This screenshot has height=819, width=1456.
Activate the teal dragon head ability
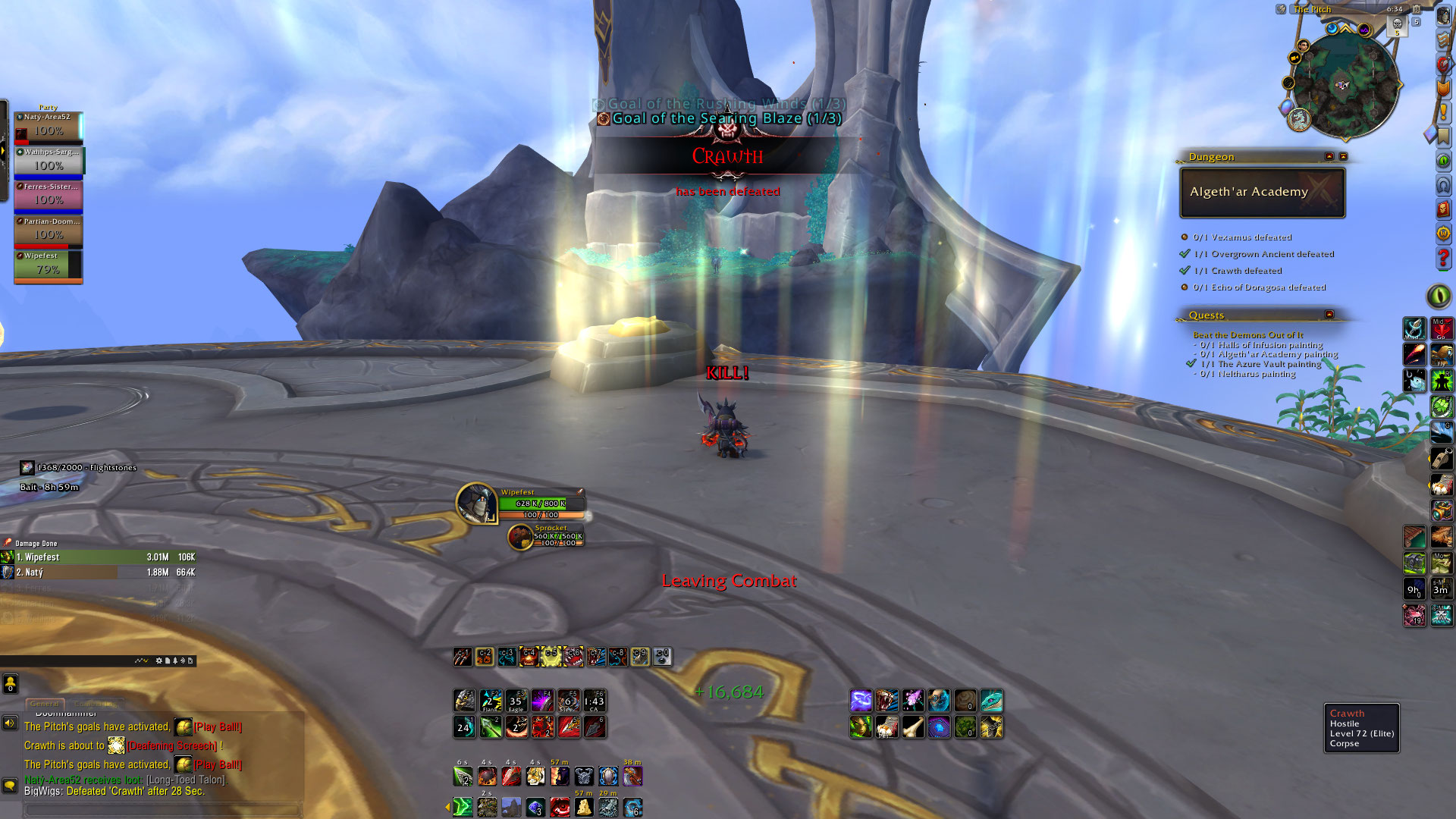(991, 701)
